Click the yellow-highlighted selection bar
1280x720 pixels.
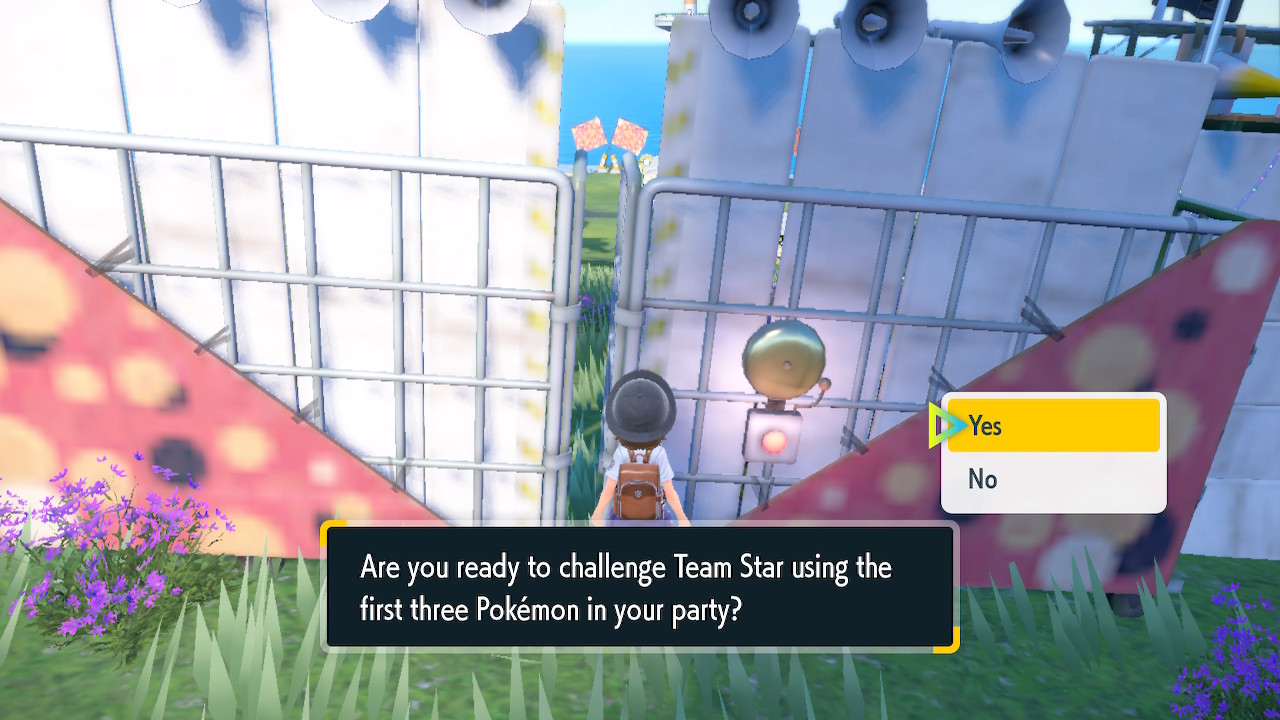(x=1053, y=425)
